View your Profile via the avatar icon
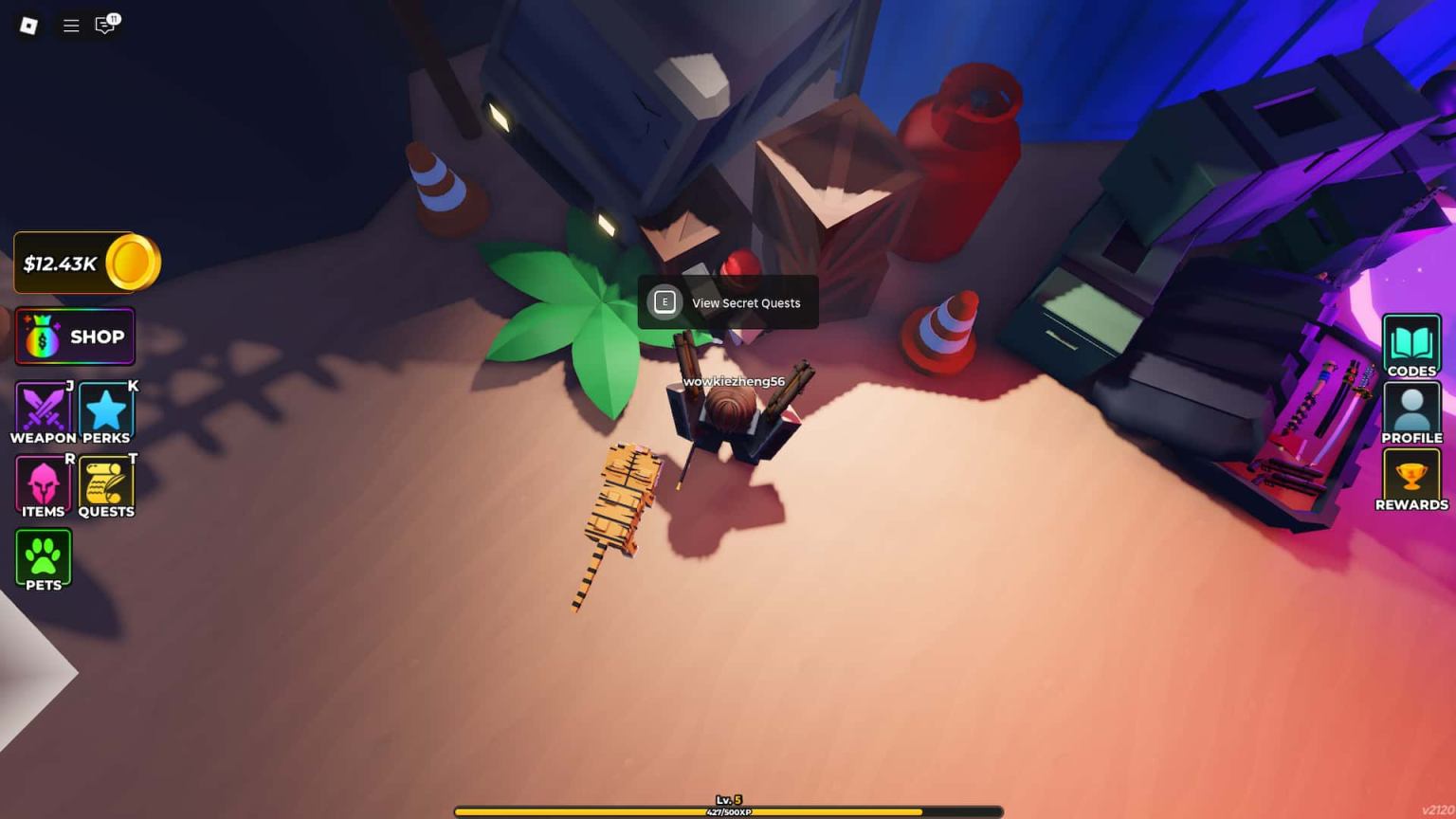The height and width of the screenshot is (819, 1456). (1411, 409)
